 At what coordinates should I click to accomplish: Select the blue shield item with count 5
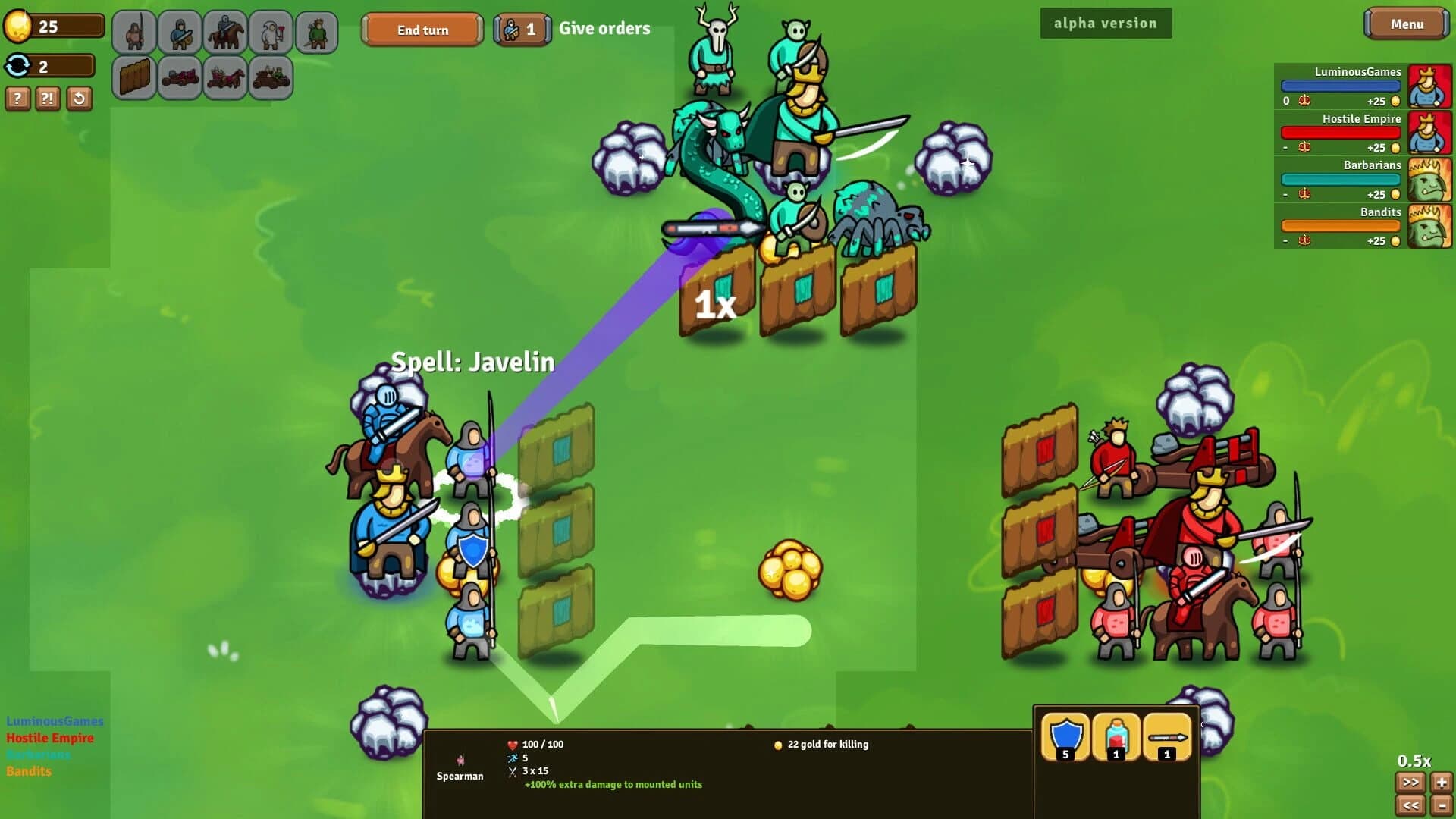[1067, 736]
